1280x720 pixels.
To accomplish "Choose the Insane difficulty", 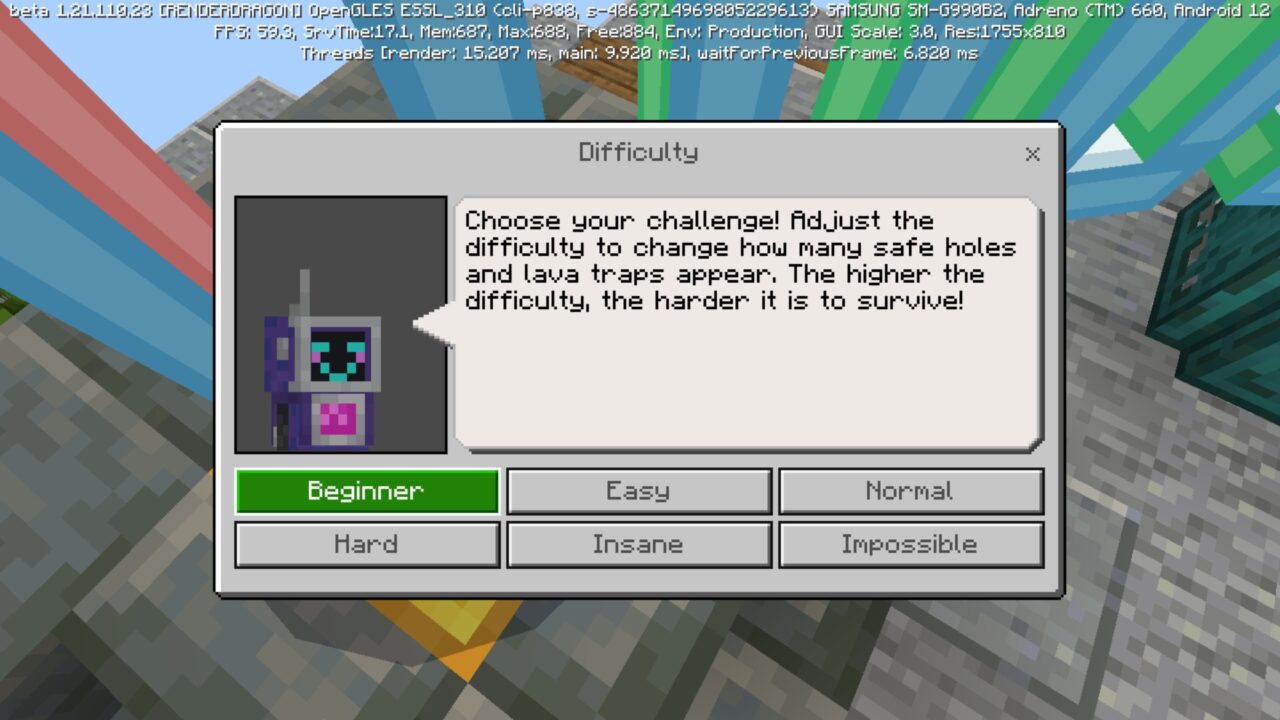I will pyautogui.click(x=638, y=545).
